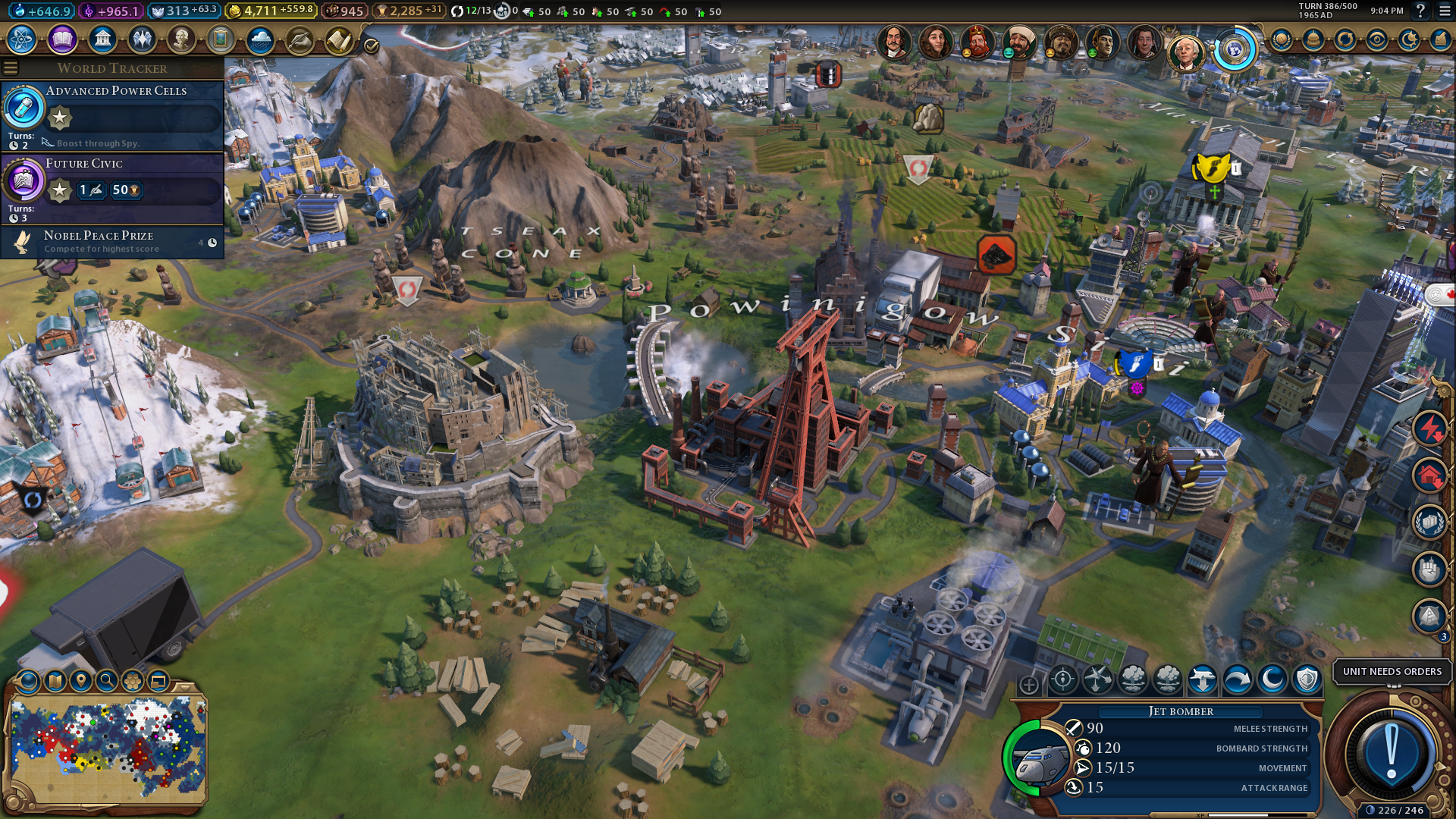Open the Nobel Peace Prize entry
Viewport: 1456px width, 819px height.
(x=114, y=242)
